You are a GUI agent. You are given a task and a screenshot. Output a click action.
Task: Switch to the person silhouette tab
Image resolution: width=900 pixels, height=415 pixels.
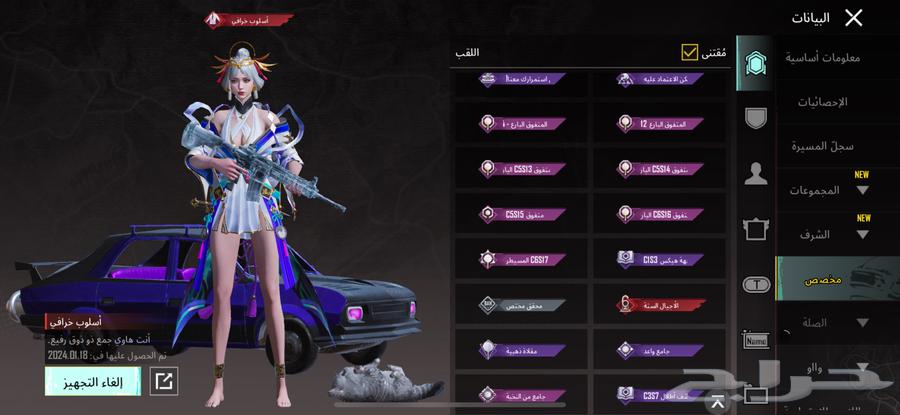point(756,174)
